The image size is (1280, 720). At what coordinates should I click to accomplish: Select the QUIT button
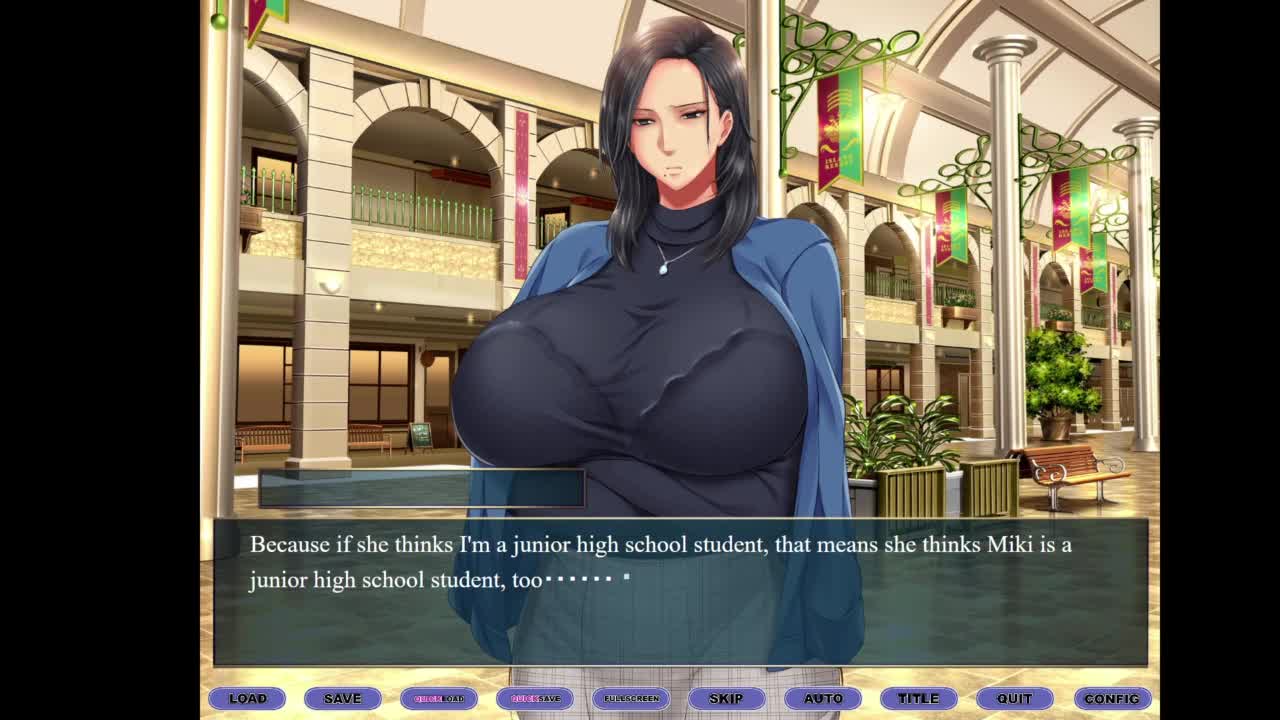click(1014, 698)
